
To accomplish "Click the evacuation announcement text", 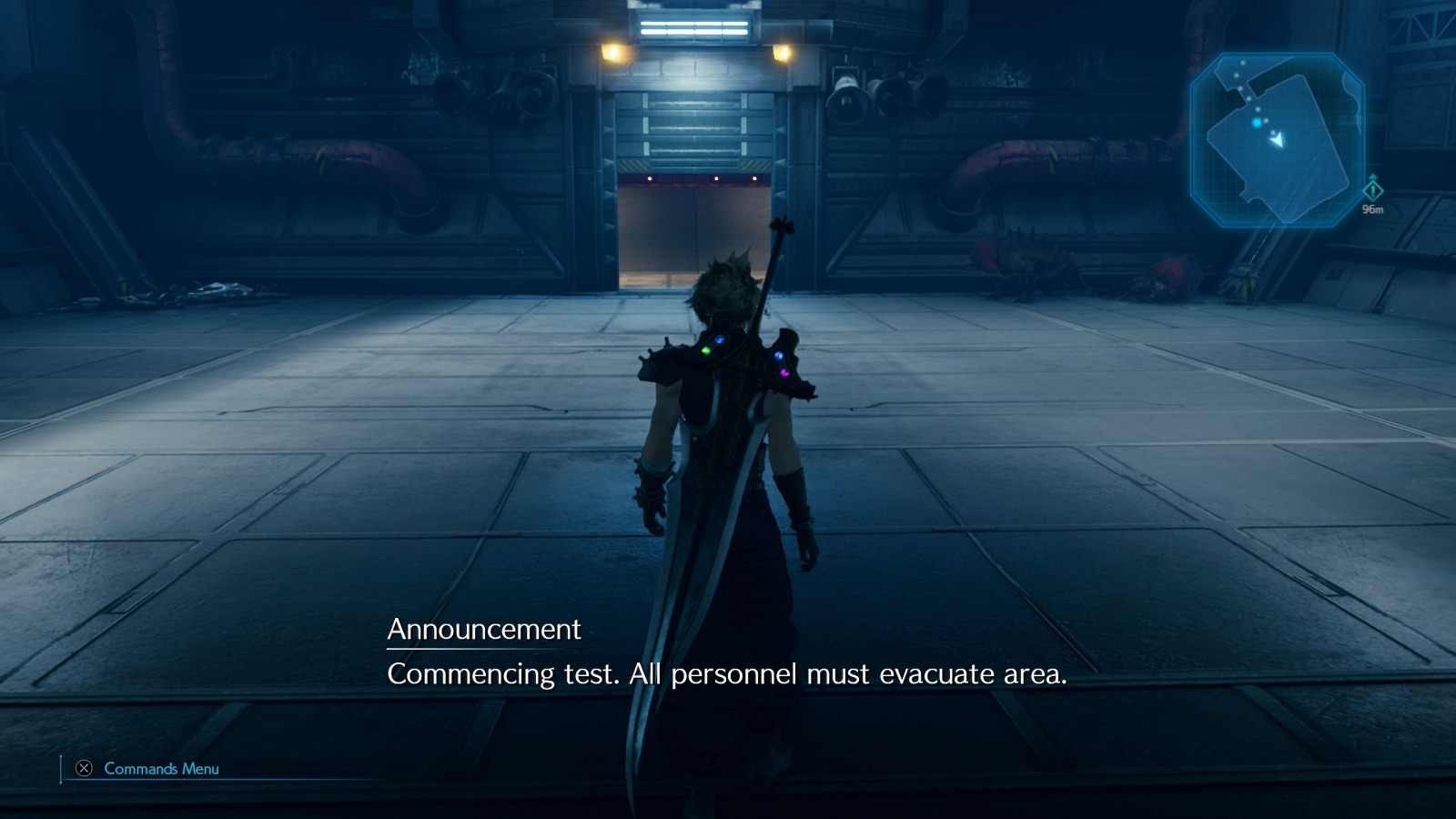I will [x=728, y=675].
